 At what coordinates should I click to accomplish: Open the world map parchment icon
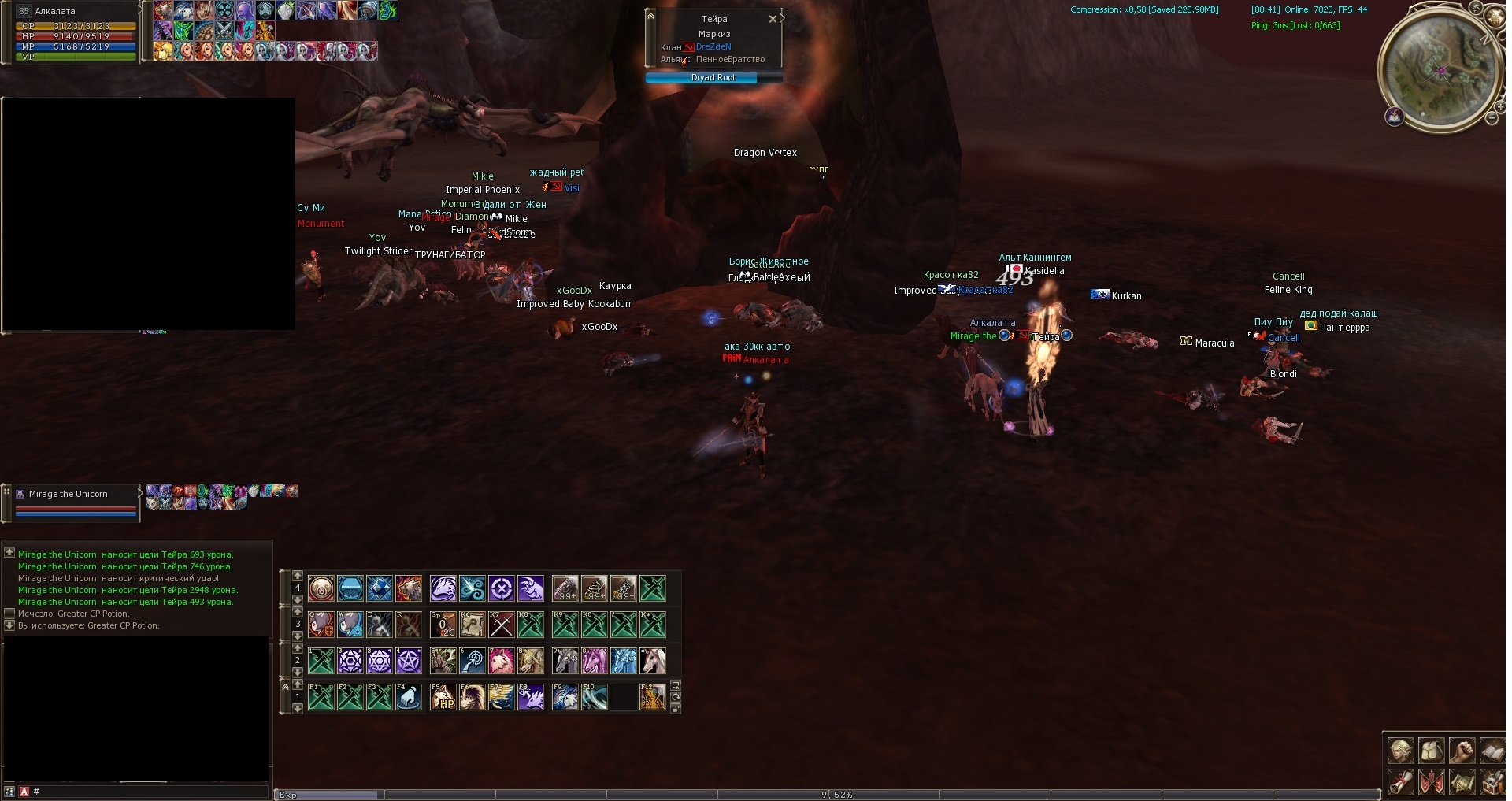point(1462,781)
